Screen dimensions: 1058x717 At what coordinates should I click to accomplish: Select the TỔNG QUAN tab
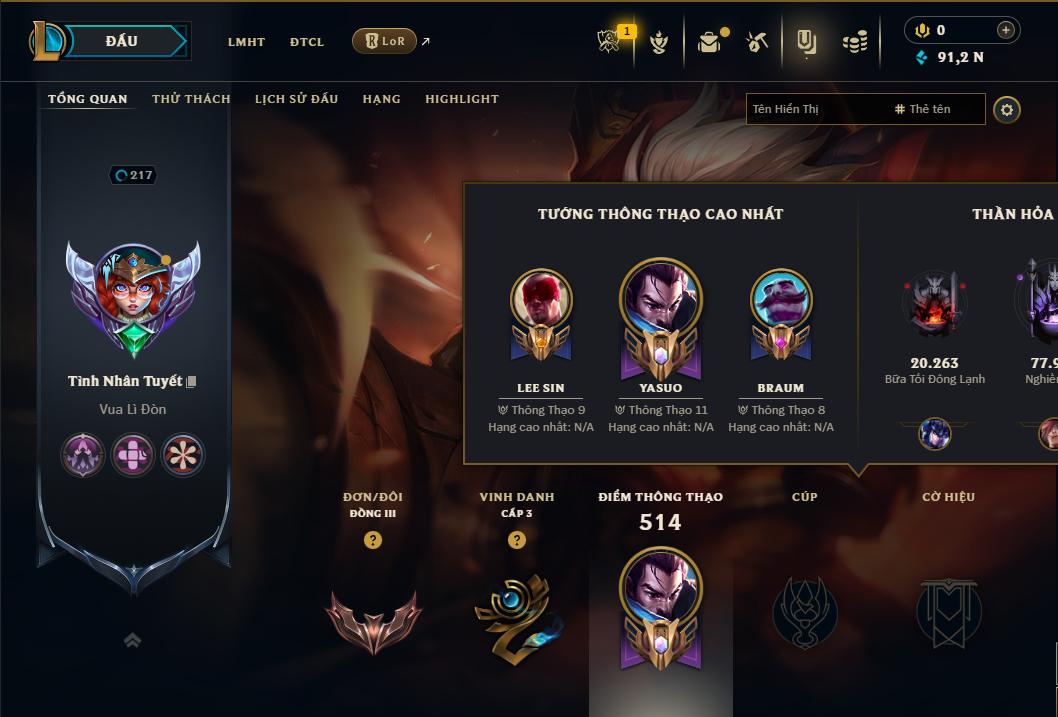click(x=88, y=99)
